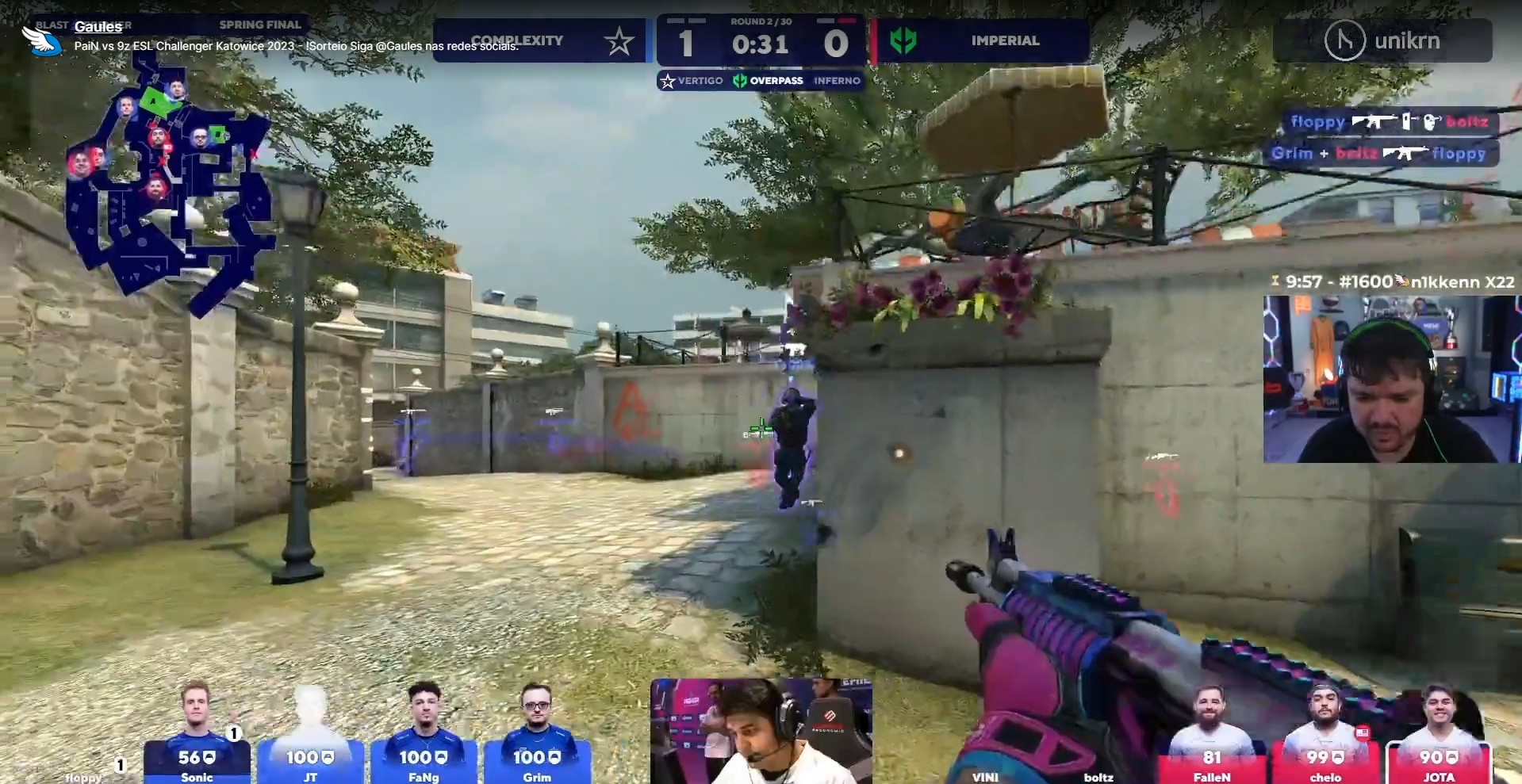Toggle the Vertigo map in veto display
The width and height of the screenshot is (1522, 784).
[692, 80]
